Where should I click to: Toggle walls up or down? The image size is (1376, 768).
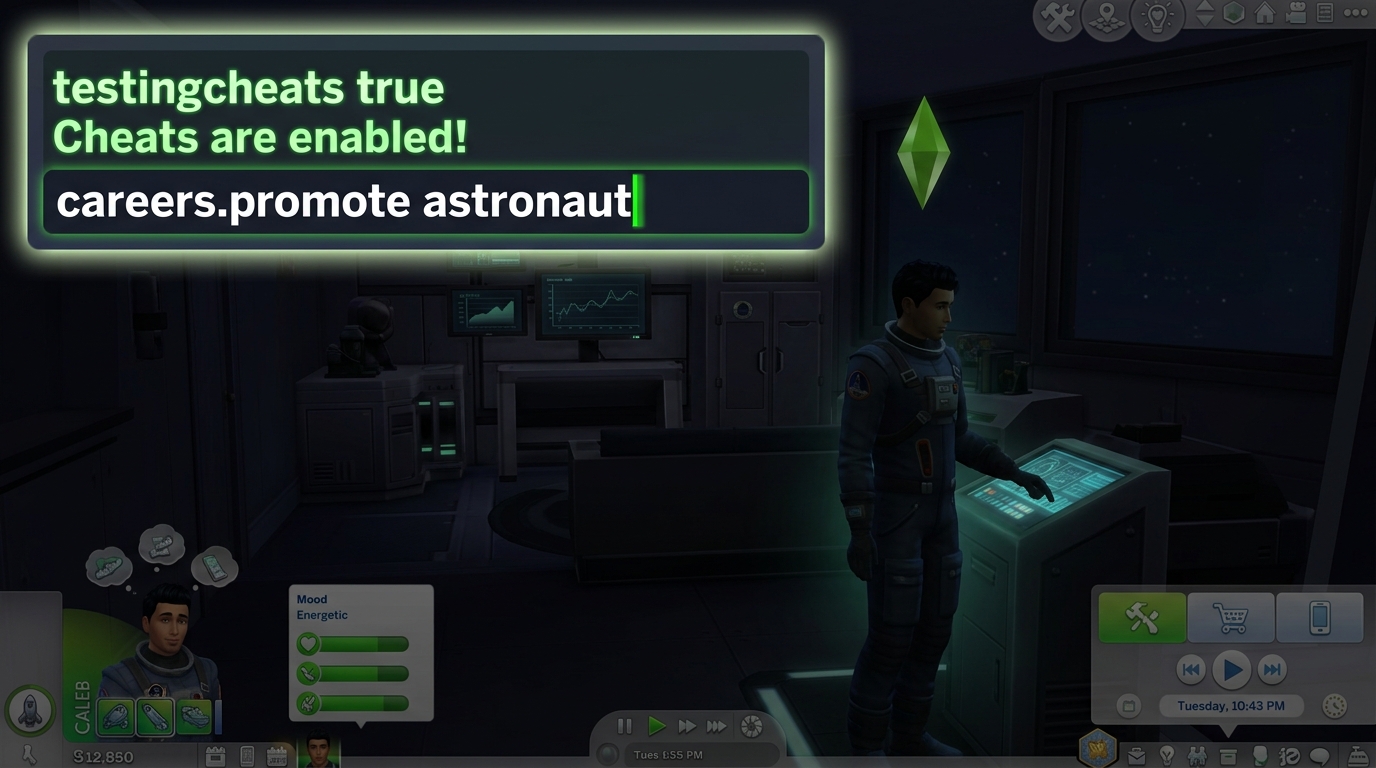[1203, 15]
